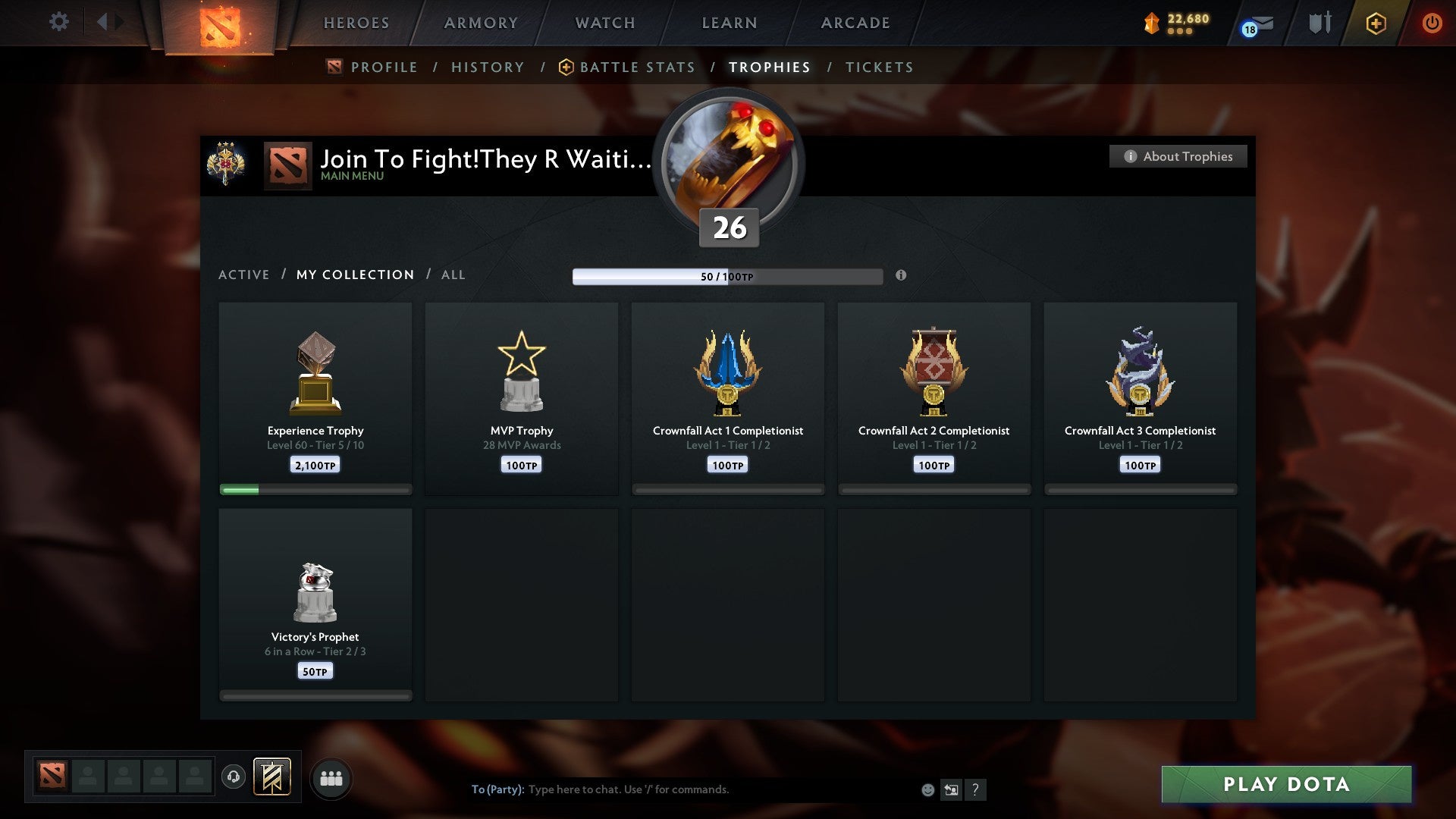The width and height of the screenshot is (1456, 819).
Task: Open the TICKETS tab
Action: (x=878, y=67)
